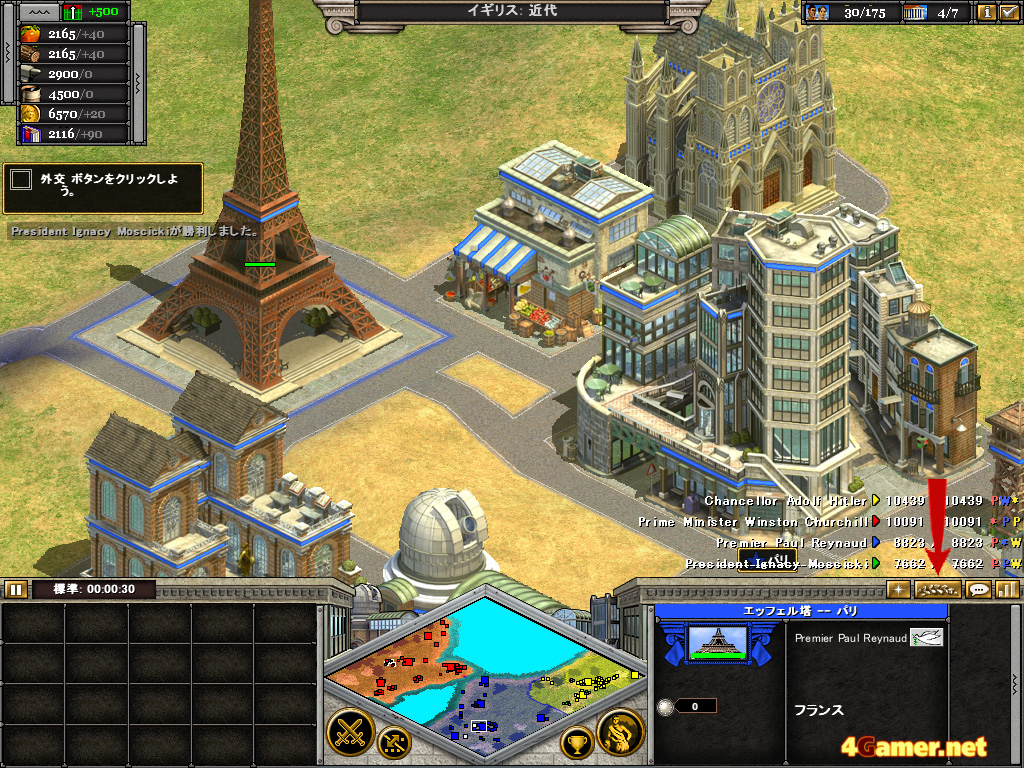Select Adolf Hitler's row in the scoreboard
The image size is (1024, 768).
tap(788, 500)
